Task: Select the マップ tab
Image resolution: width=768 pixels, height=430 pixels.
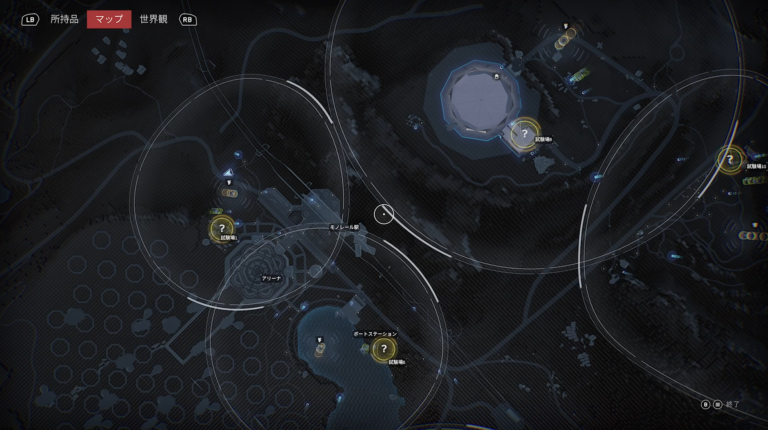Action: pos(109,19)
